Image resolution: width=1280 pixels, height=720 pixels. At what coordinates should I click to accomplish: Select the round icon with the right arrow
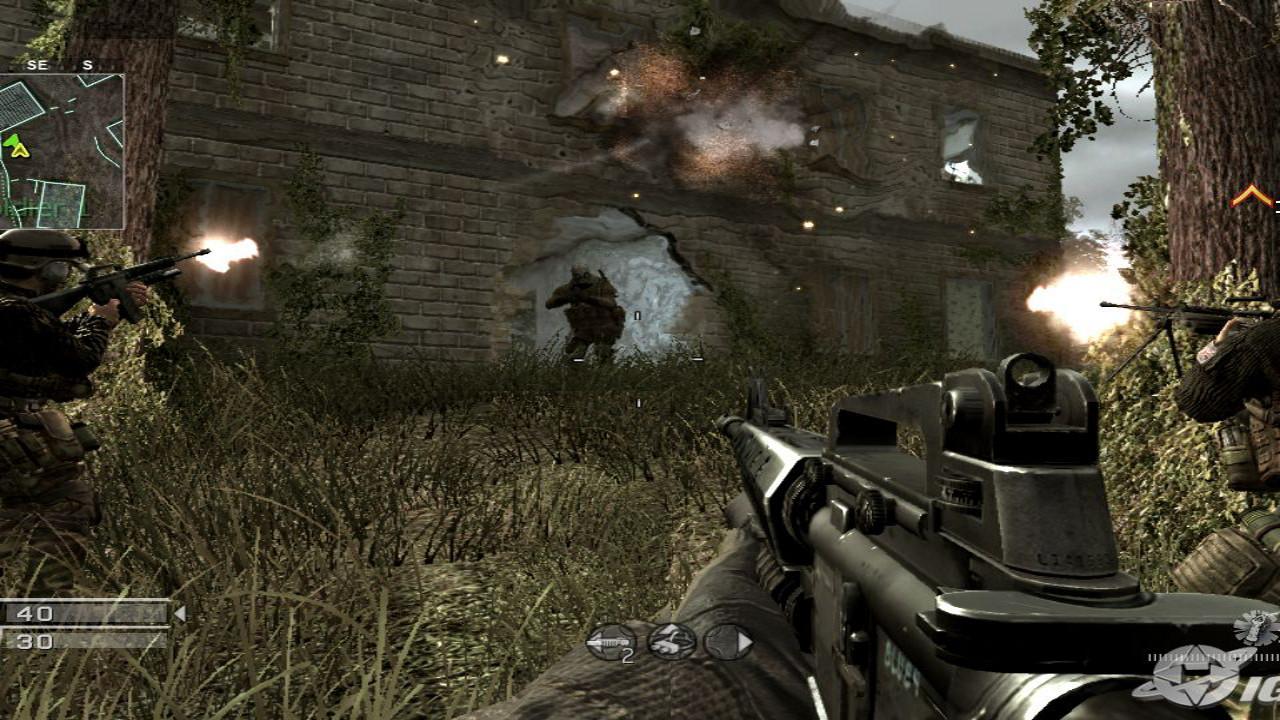[x=727, y=641]
